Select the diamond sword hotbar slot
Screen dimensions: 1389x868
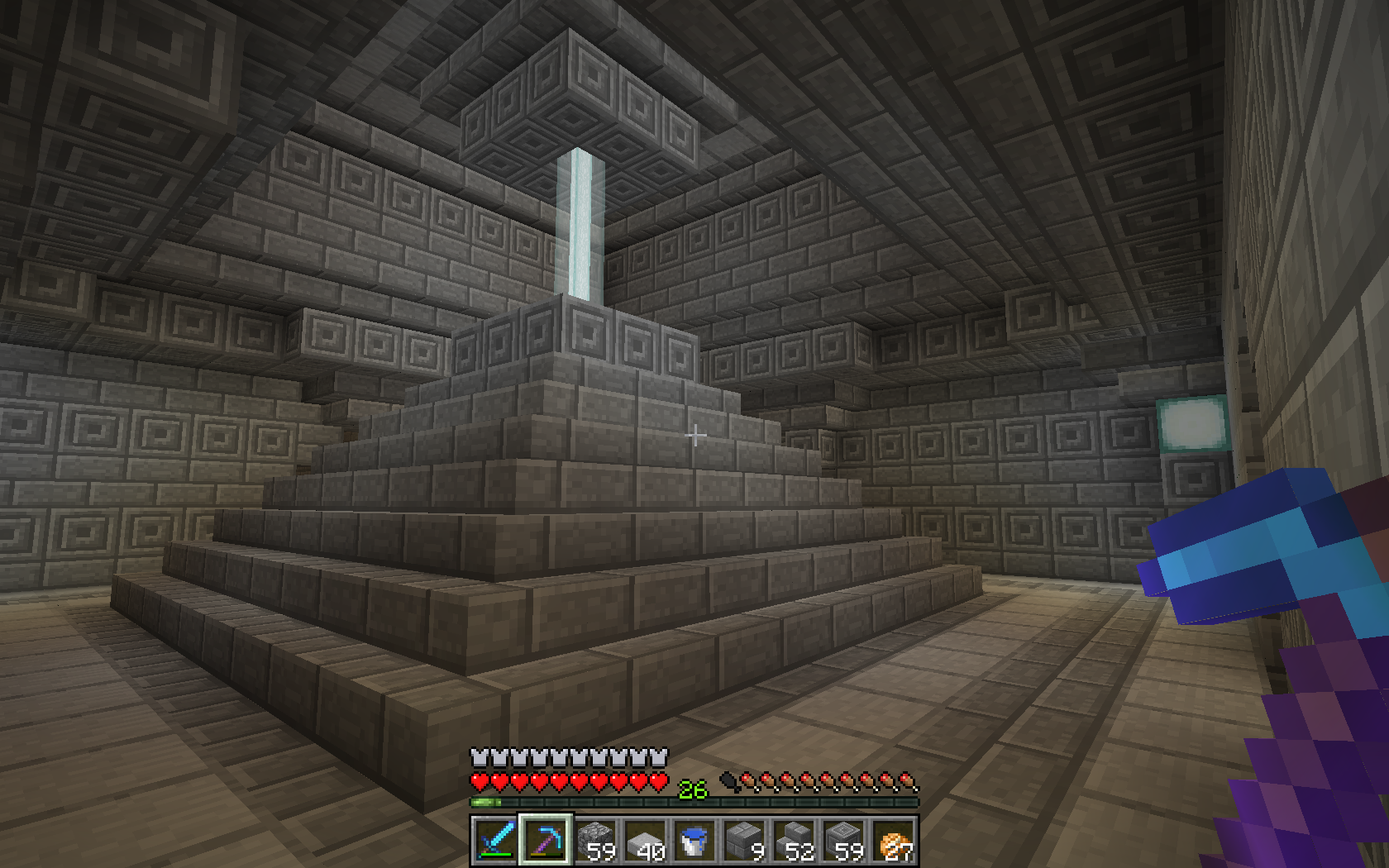(495, 841)
